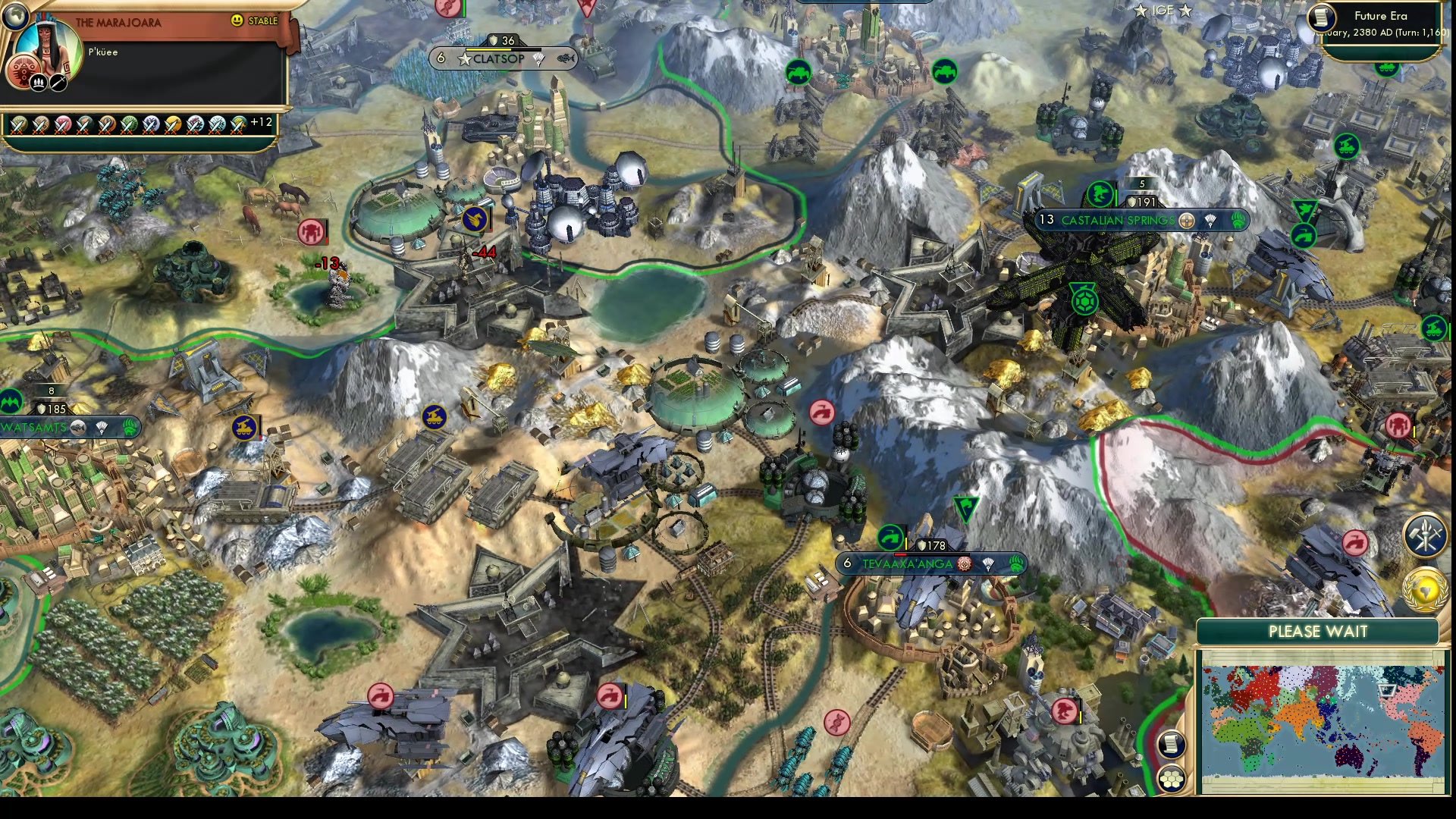This screenshot has height=819, width=1456.
Task: Click the viewport rectangle on the minimap
Action: click(x=1386, y=689)
